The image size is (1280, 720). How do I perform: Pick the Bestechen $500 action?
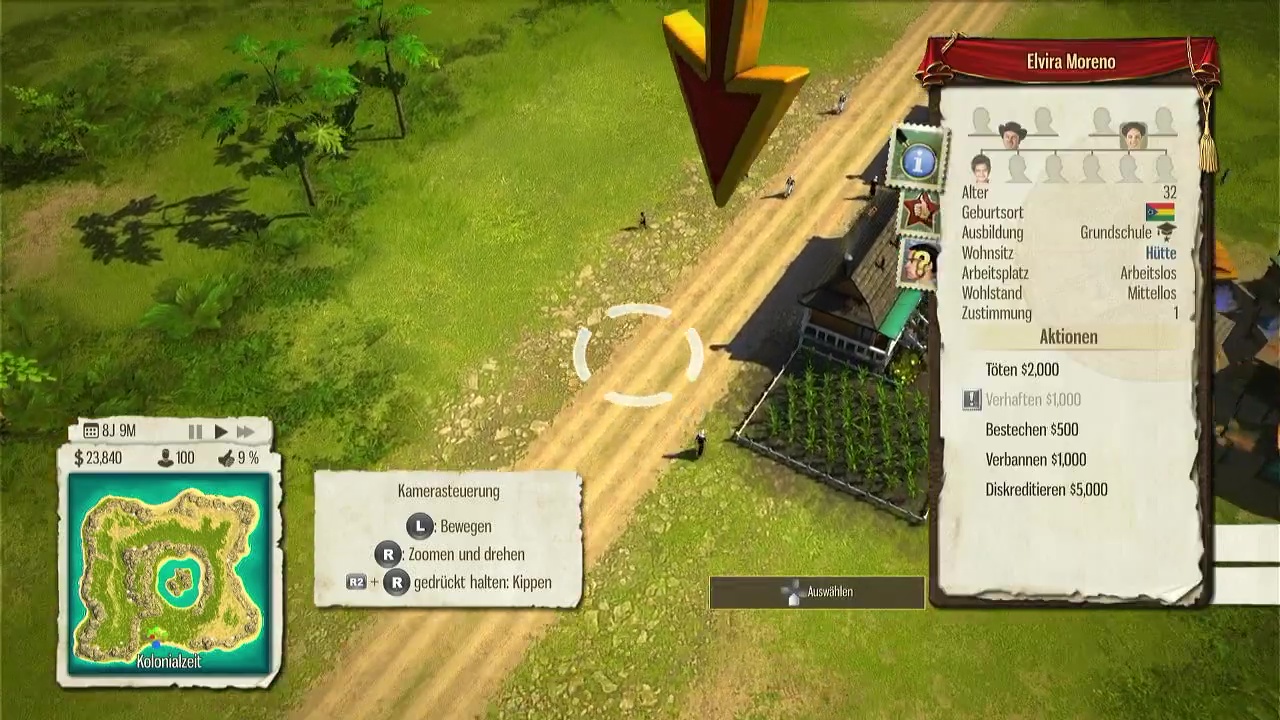click(x=1031, y=430)
